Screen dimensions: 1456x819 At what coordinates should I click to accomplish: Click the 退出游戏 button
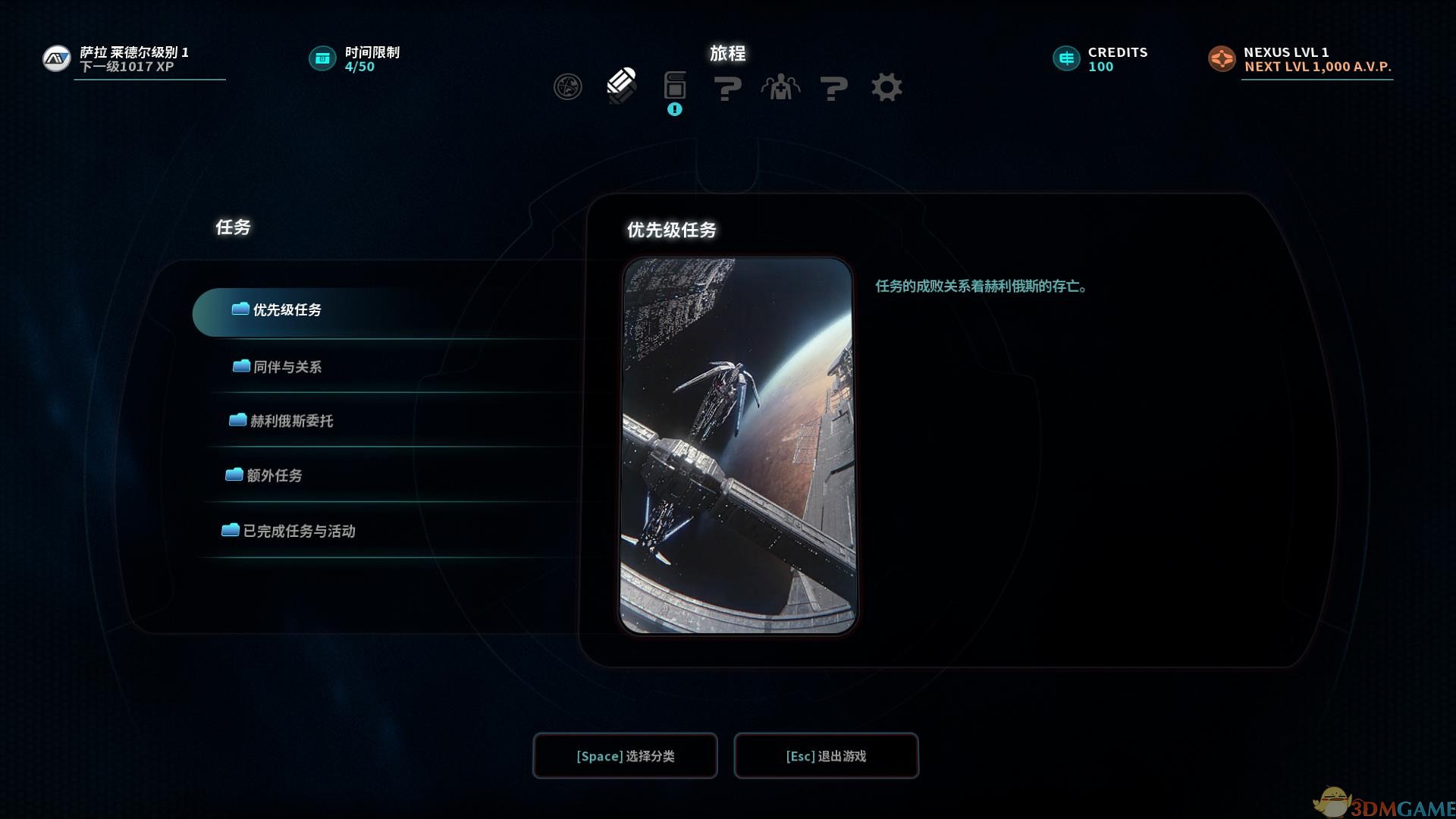click(x=826, y=756)
